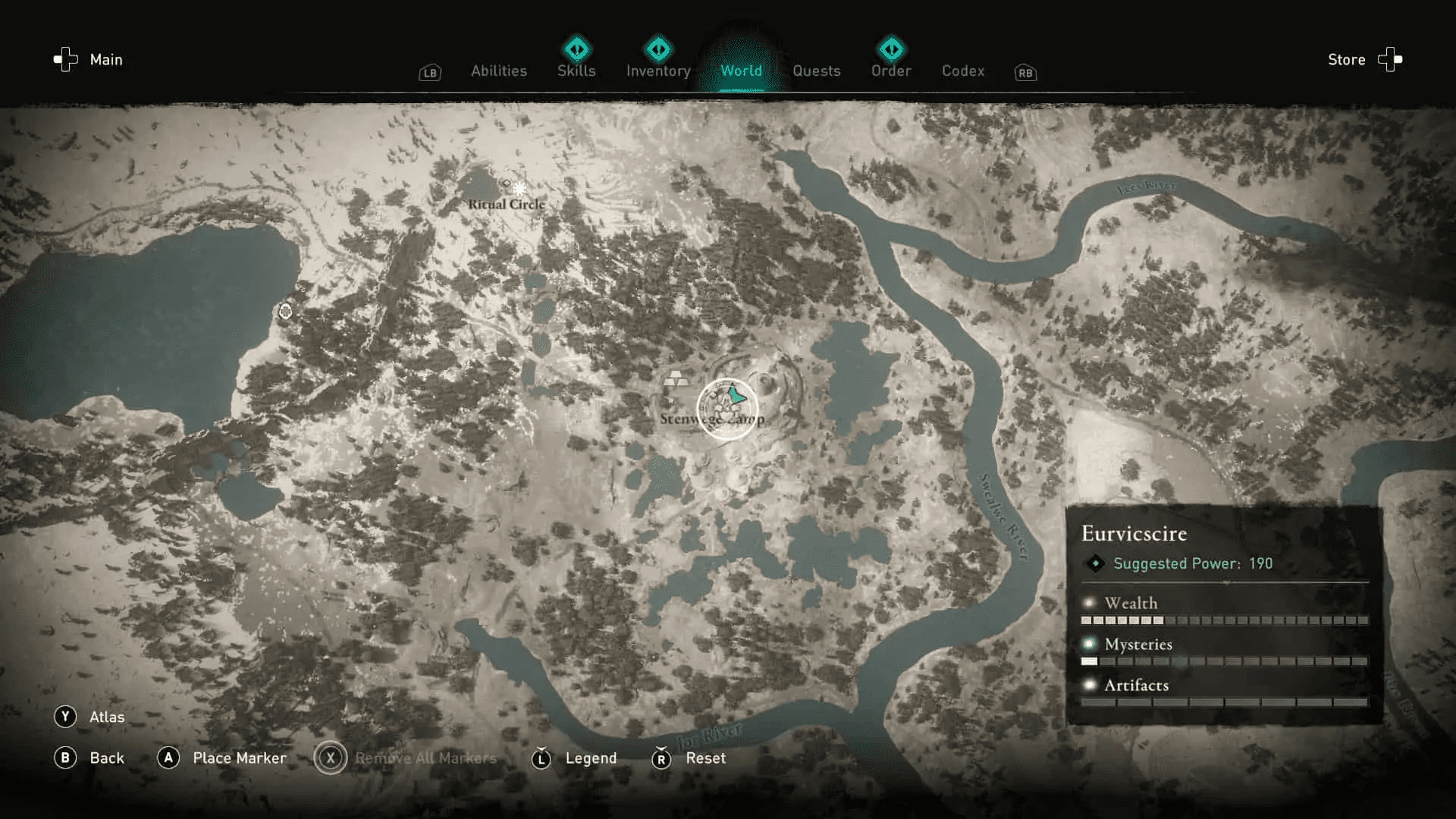Open the Order tab
1456x819 pixels.
[x=891, y=71]
